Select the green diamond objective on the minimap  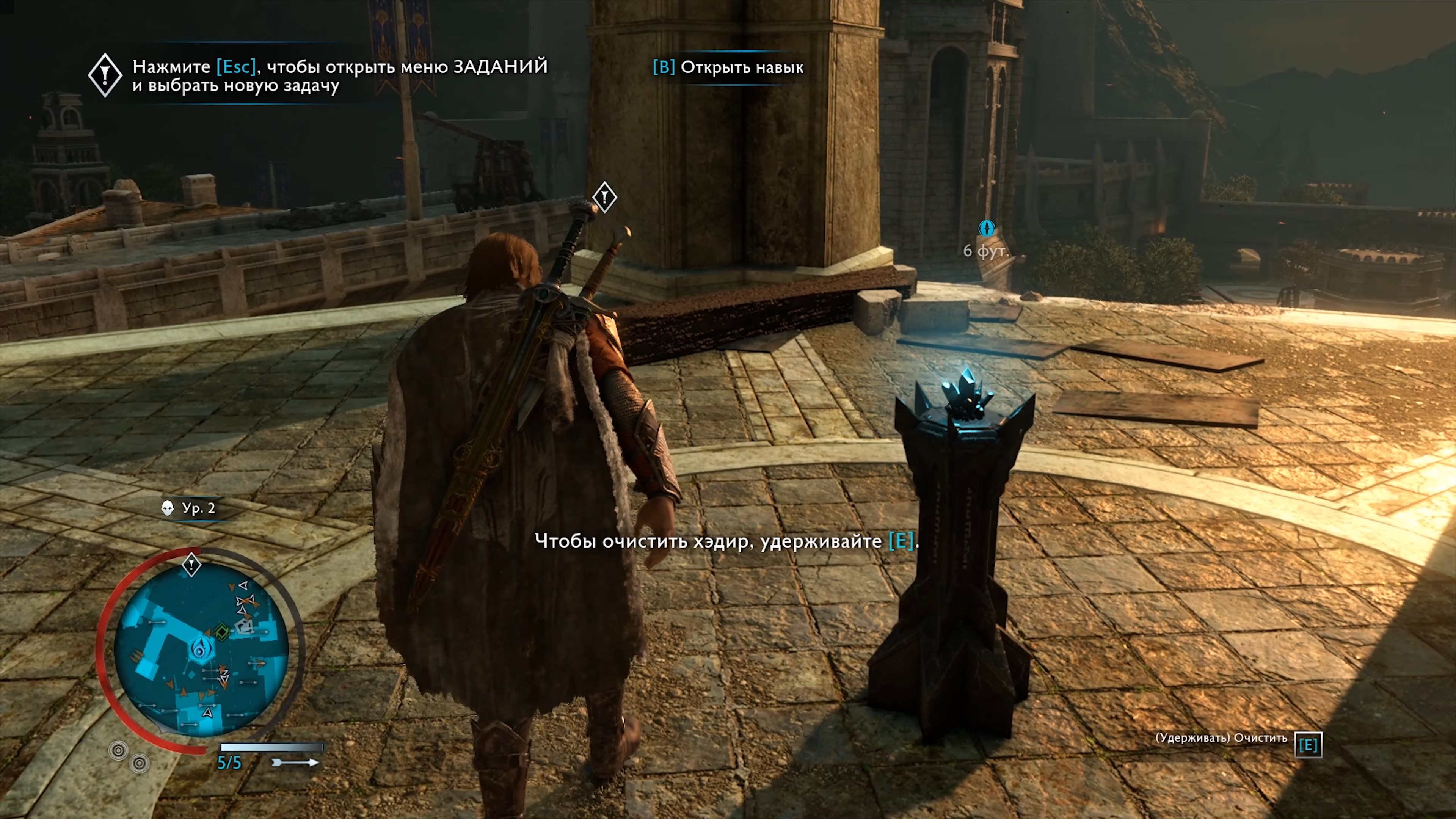(x=223, y=631)
